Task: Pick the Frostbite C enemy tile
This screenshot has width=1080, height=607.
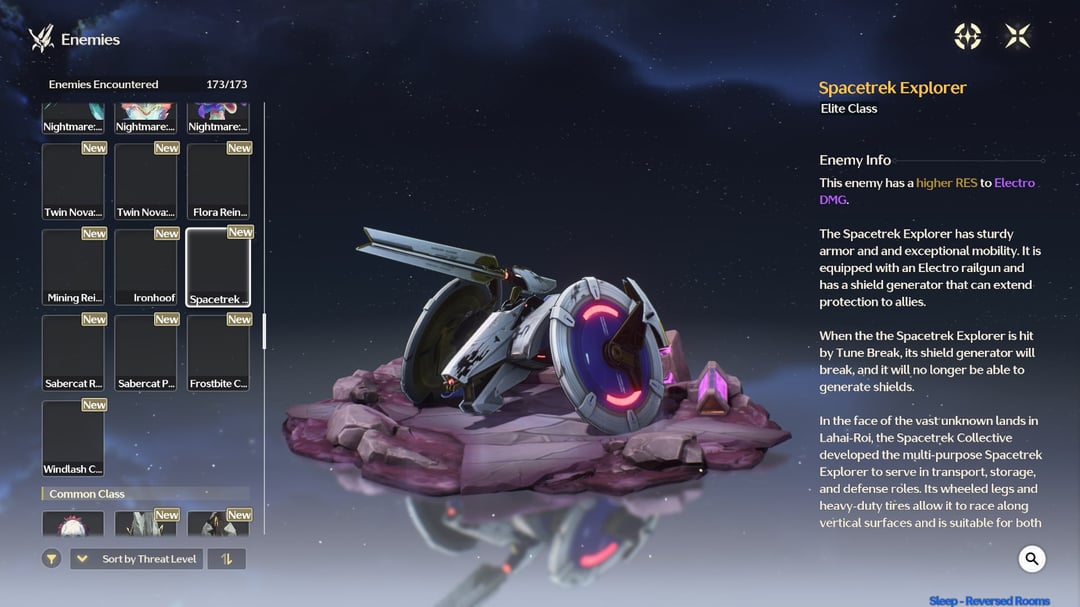Action: point(218,353)
